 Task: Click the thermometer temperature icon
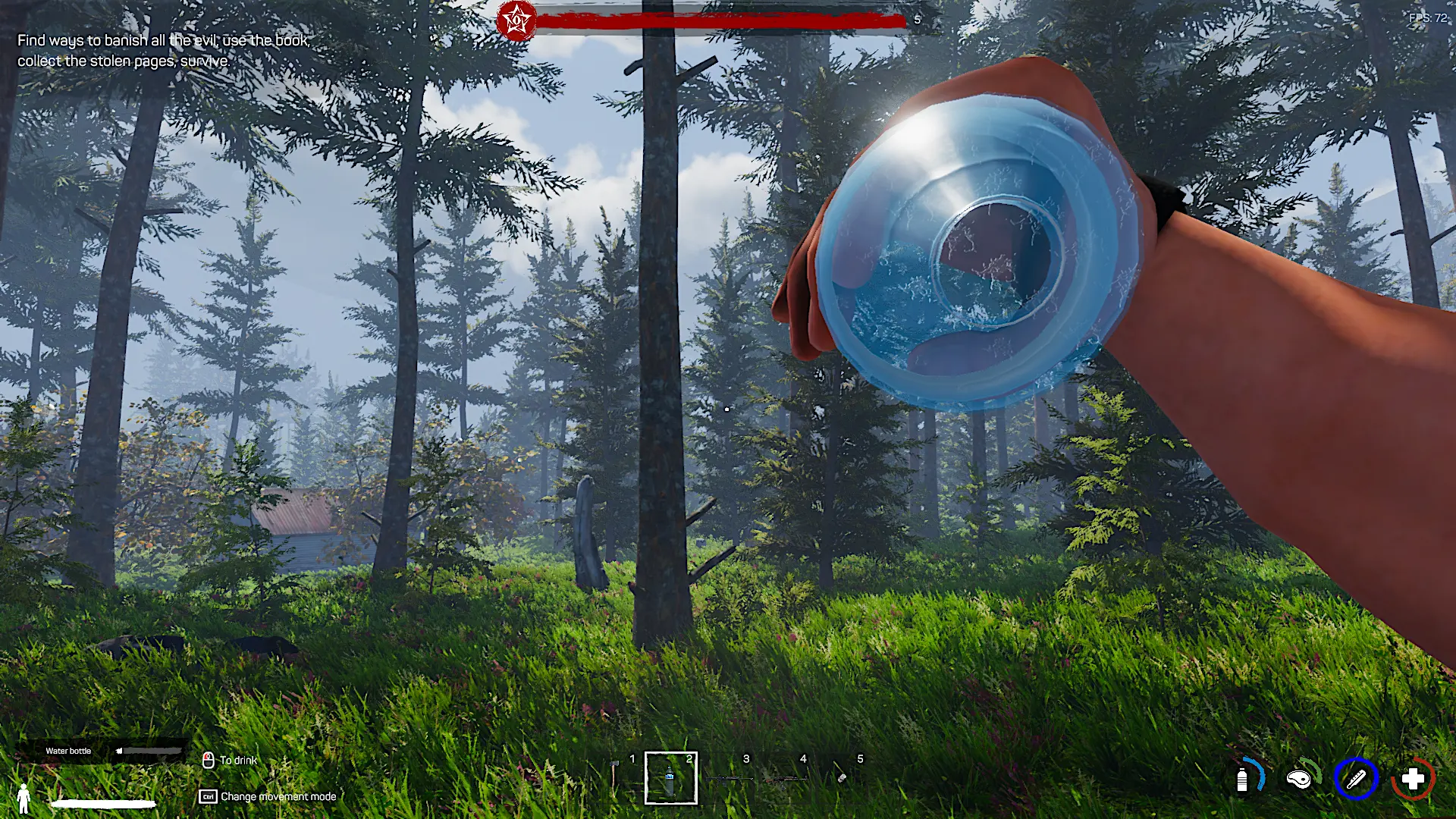[1356, 779]
